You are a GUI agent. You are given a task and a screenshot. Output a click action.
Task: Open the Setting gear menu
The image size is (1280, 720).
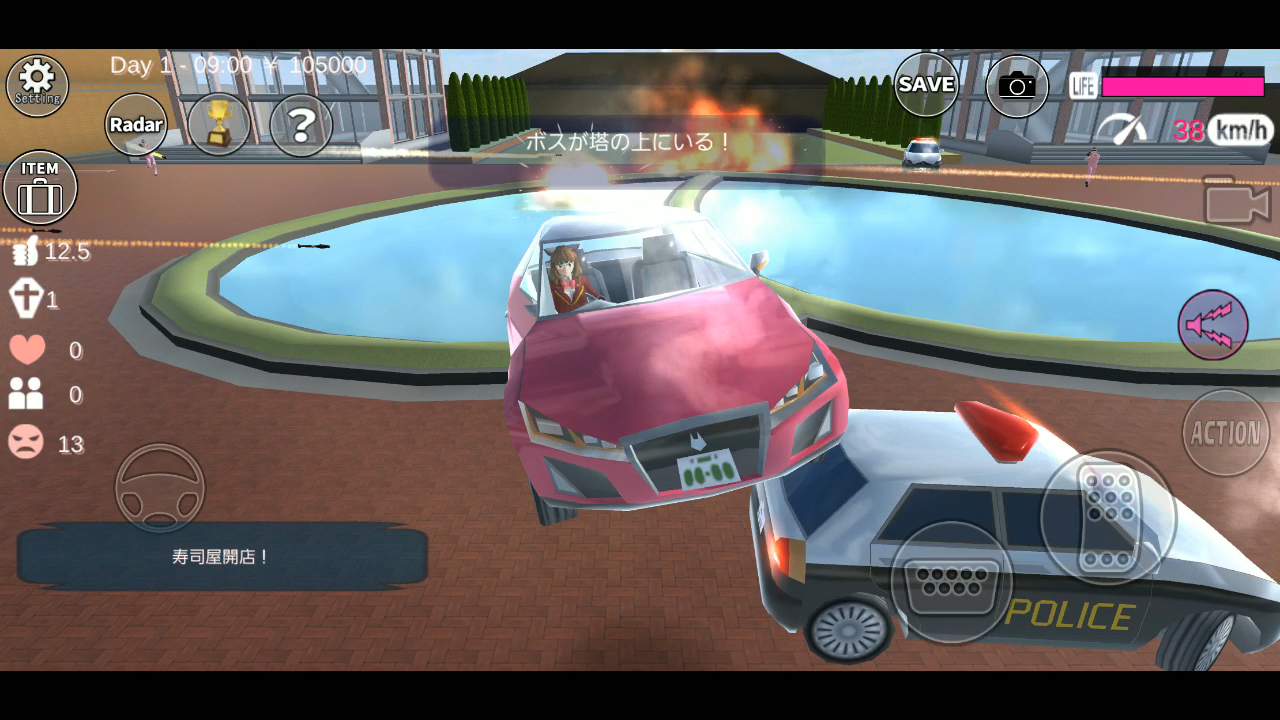click(37, 84)
